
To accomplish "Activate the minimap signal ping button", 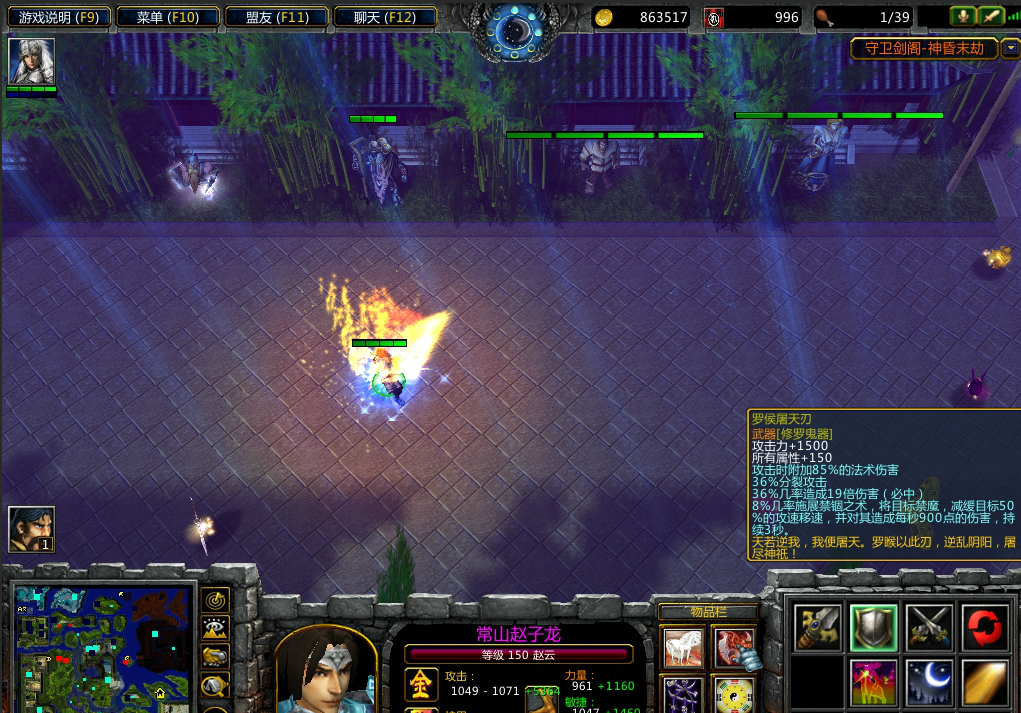I will tap(216, 600).
